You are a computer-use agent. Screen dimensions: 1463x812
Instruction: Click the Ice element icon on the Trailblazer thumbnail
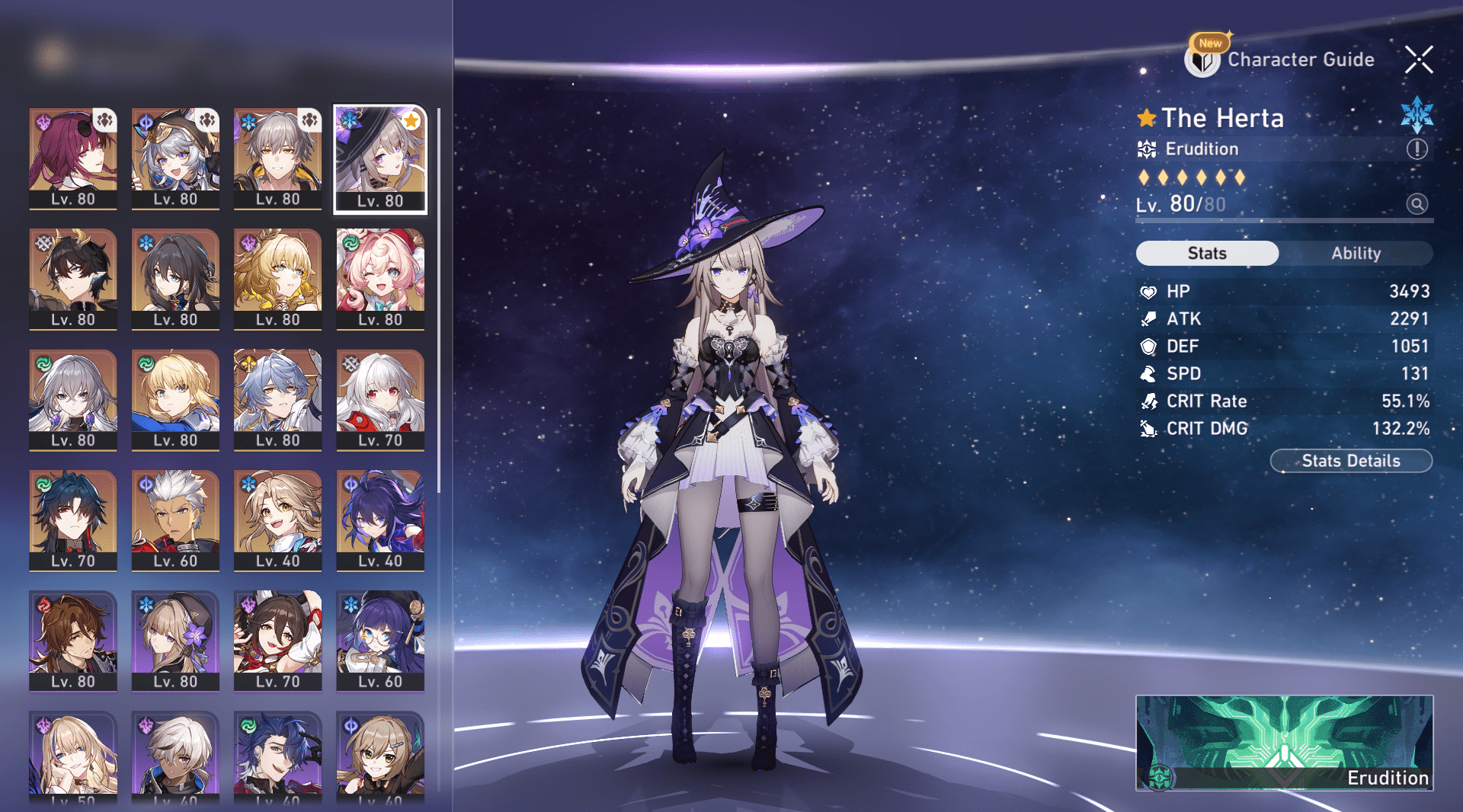coord(248,121)
